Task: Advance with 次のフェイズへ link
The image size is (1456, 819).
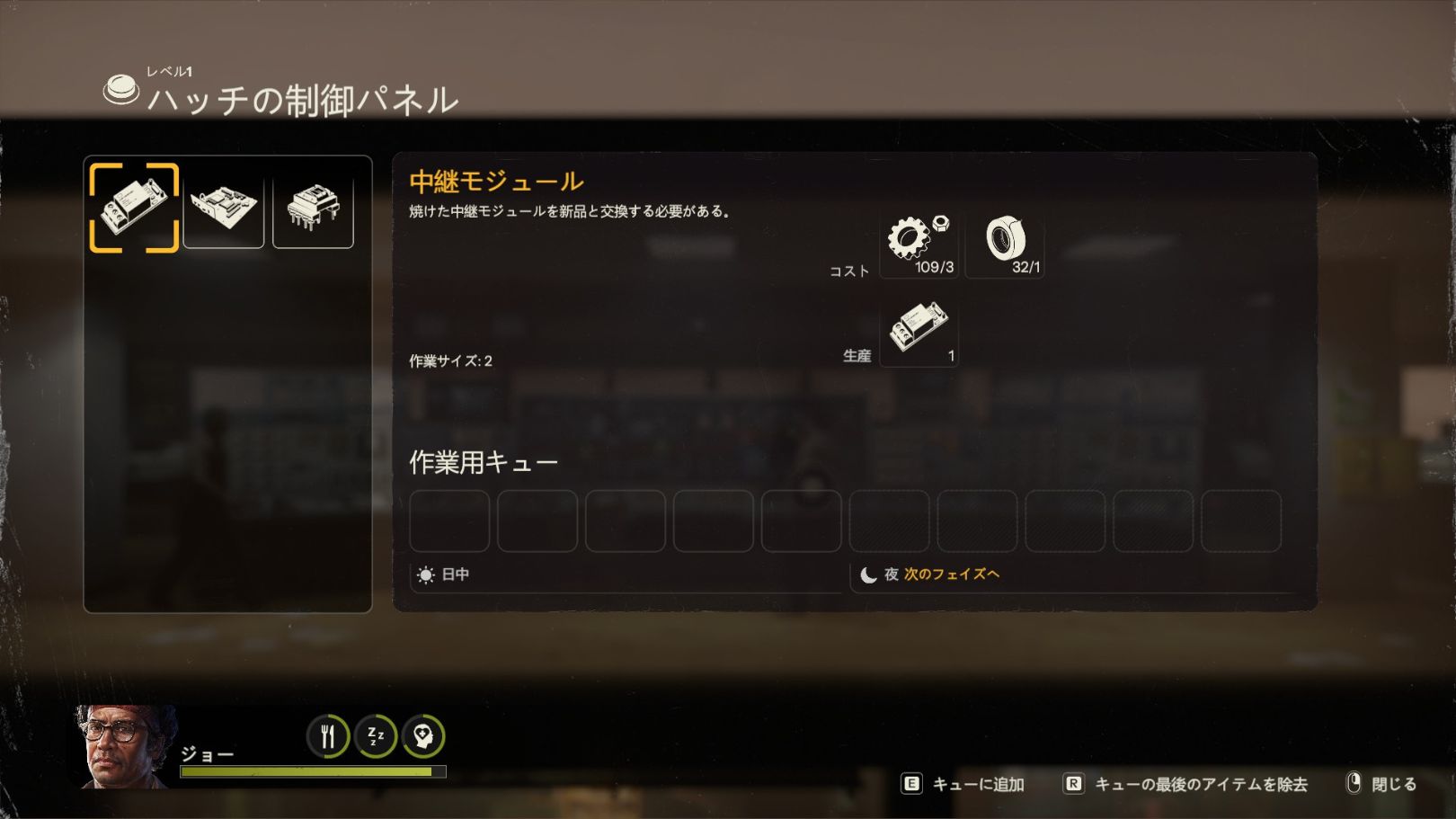Action: pyautogui.click(x=952, y=574)
